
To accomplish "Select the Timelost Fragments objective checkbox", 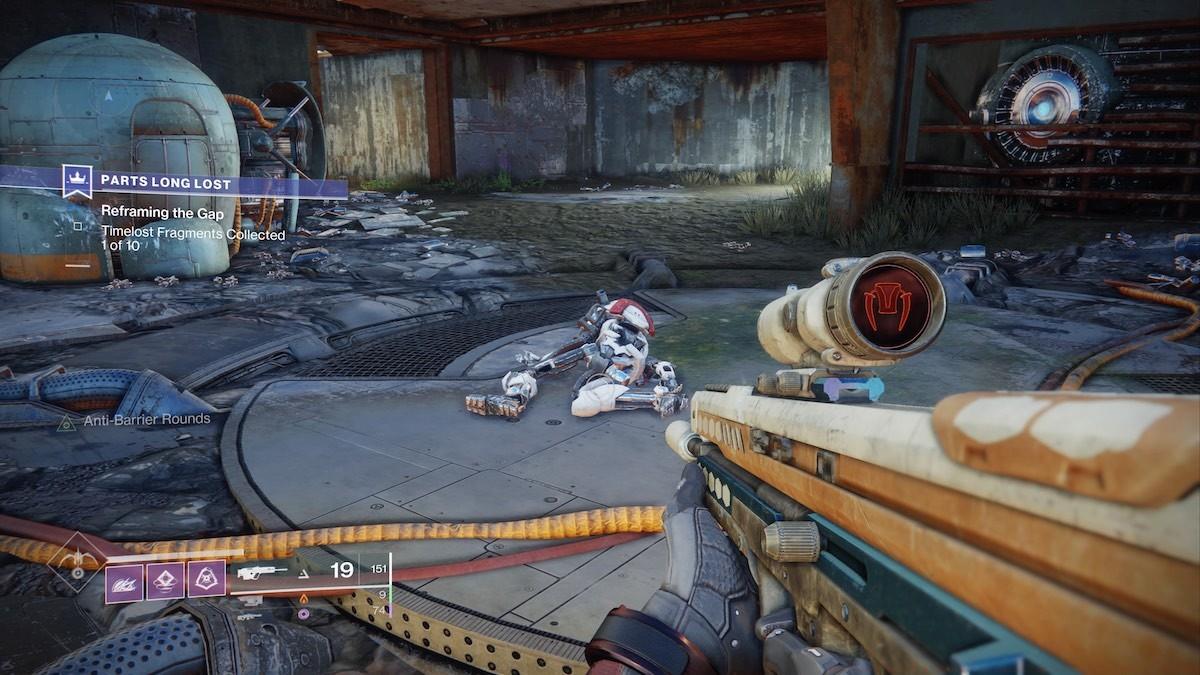I will (78, 226).
